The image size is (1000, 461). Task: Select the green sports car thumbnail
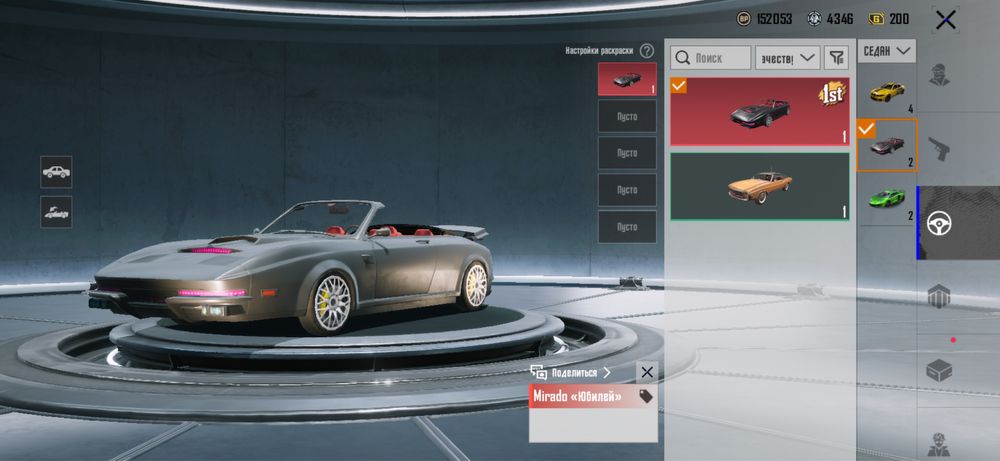887,198
